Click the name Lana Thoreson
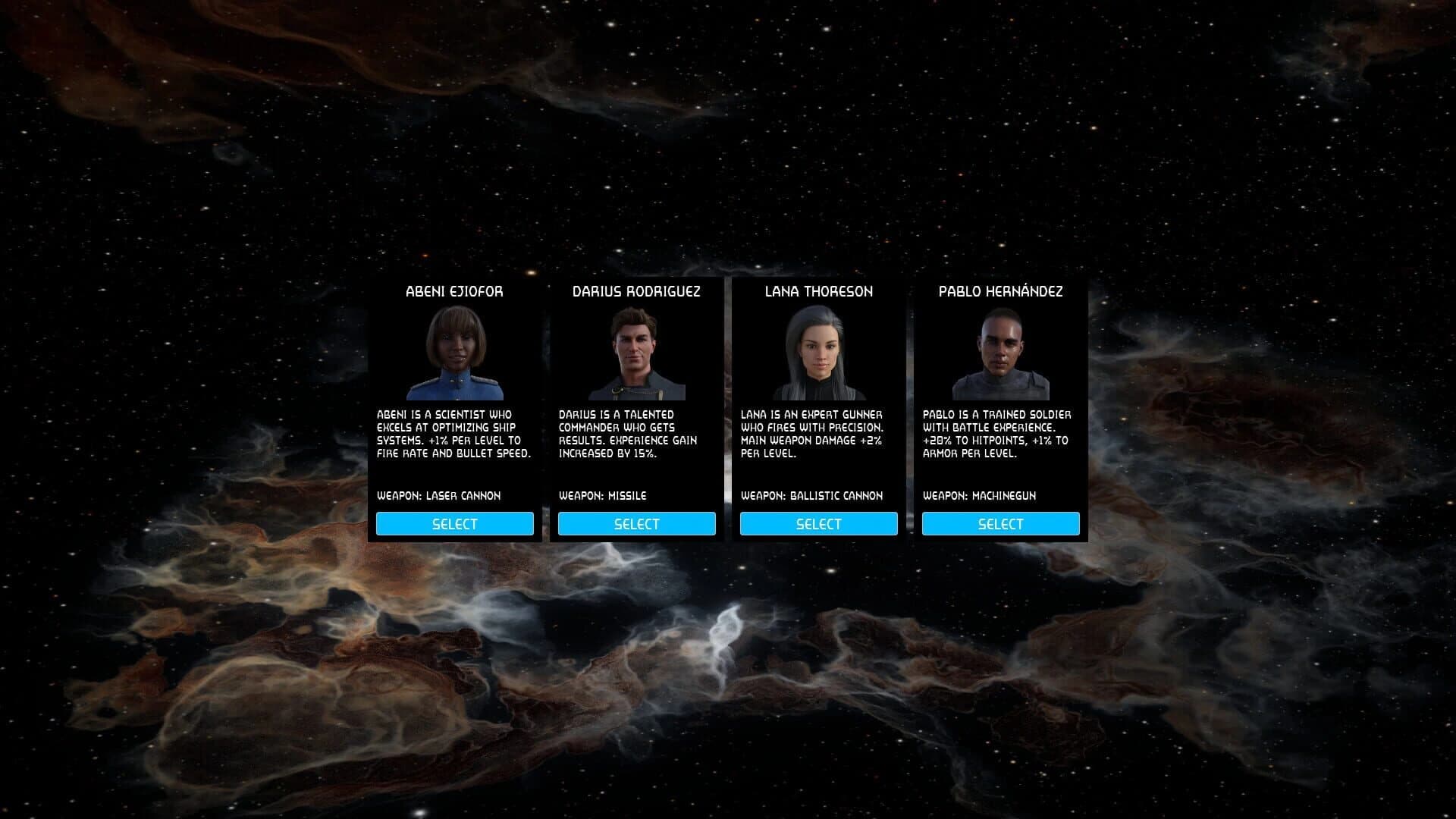 pos(819,291)
